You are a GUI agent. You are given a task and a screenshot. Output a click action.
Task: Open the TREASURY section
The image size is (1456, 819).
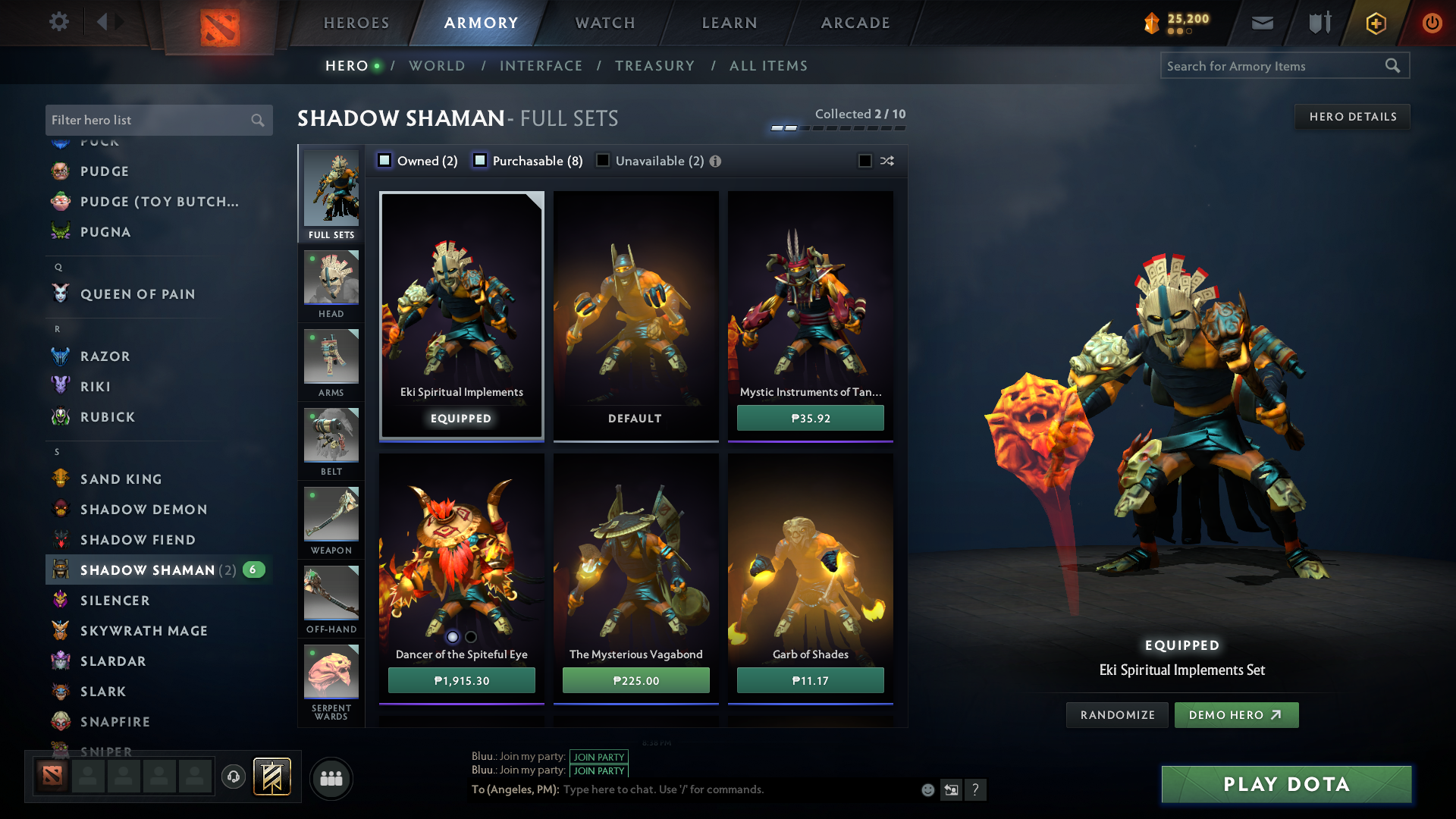pos(655,66)
